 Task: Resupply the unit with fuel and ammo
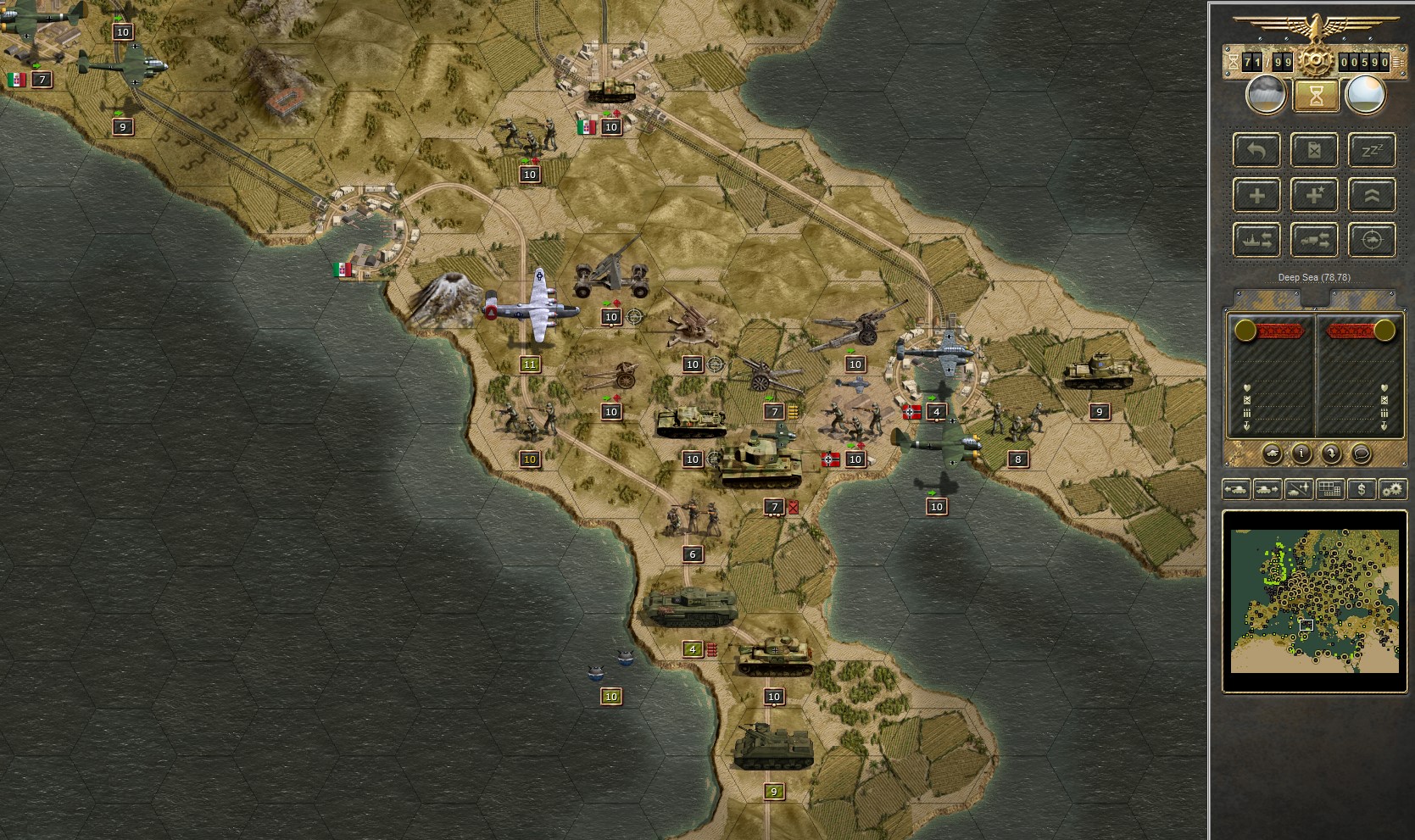tap(1314, 150)
